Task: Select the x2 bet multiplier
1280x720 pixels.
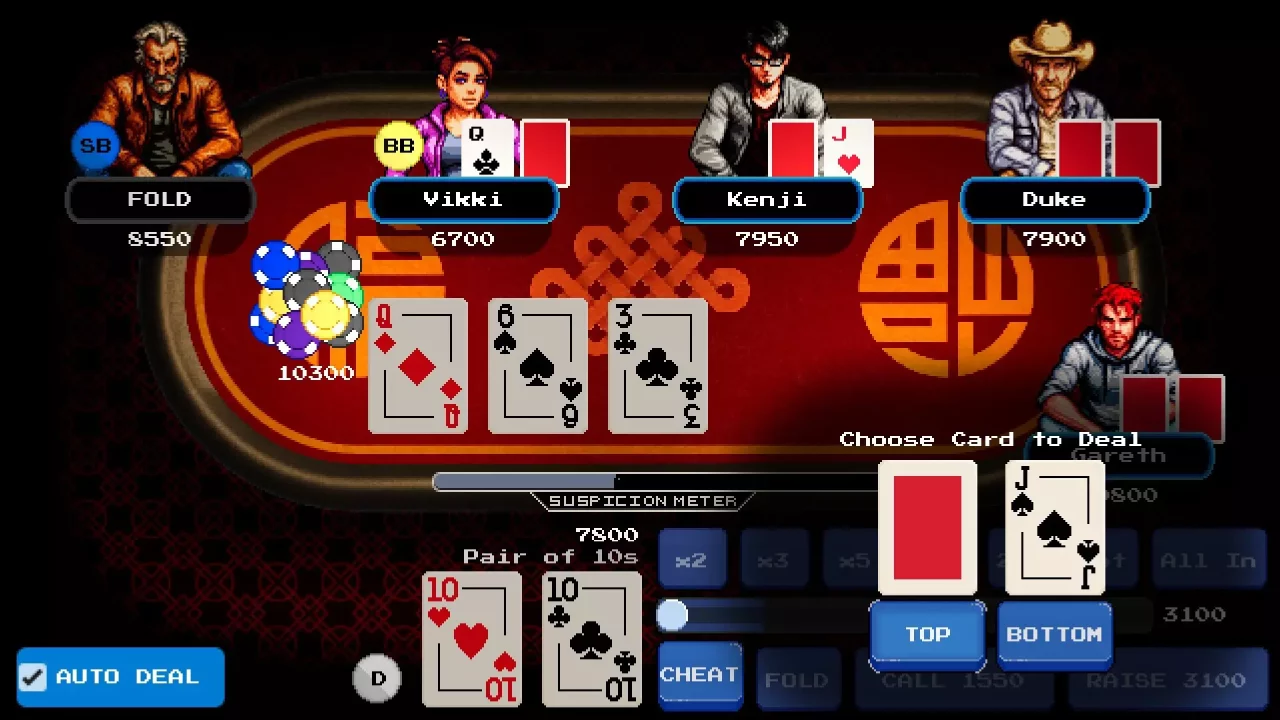Action: (694, 558)
